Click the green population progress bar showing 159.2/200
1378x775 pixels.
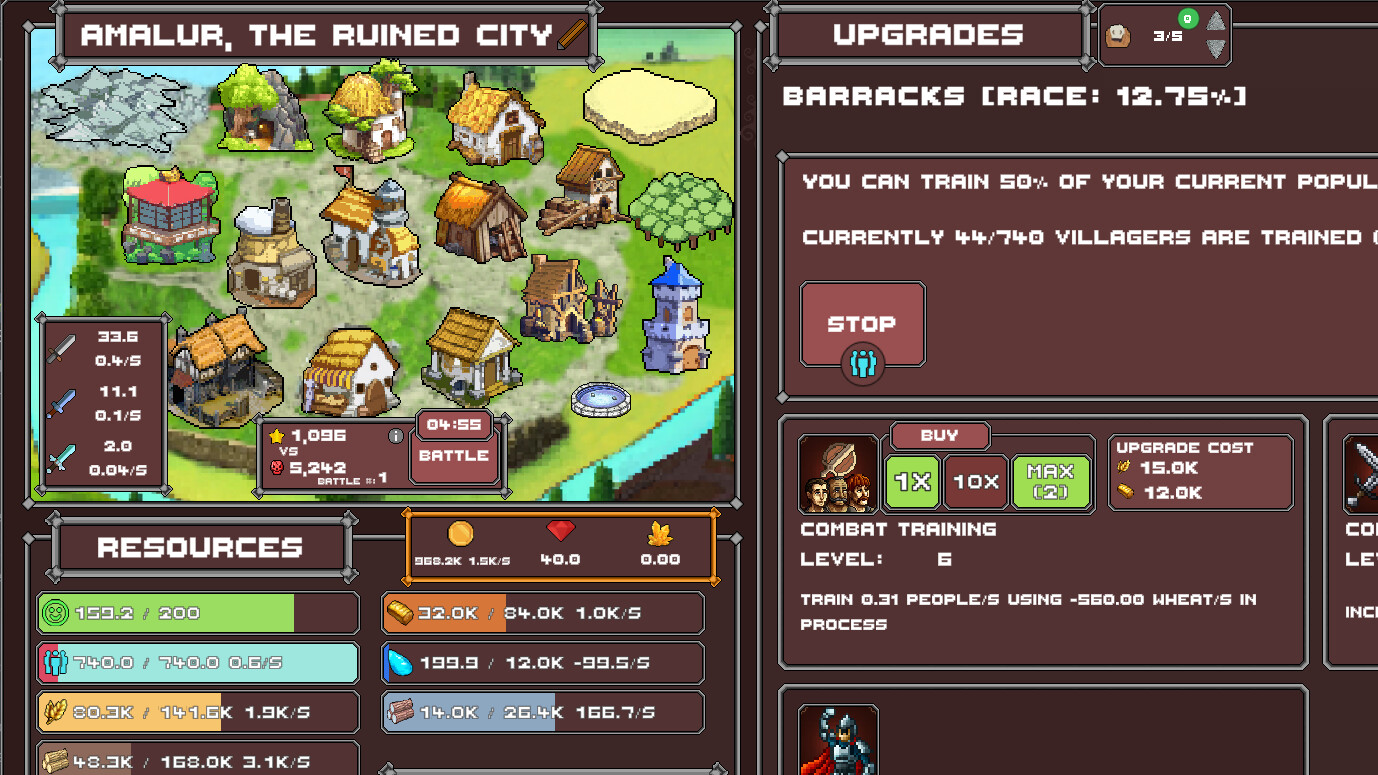[197, 613]
